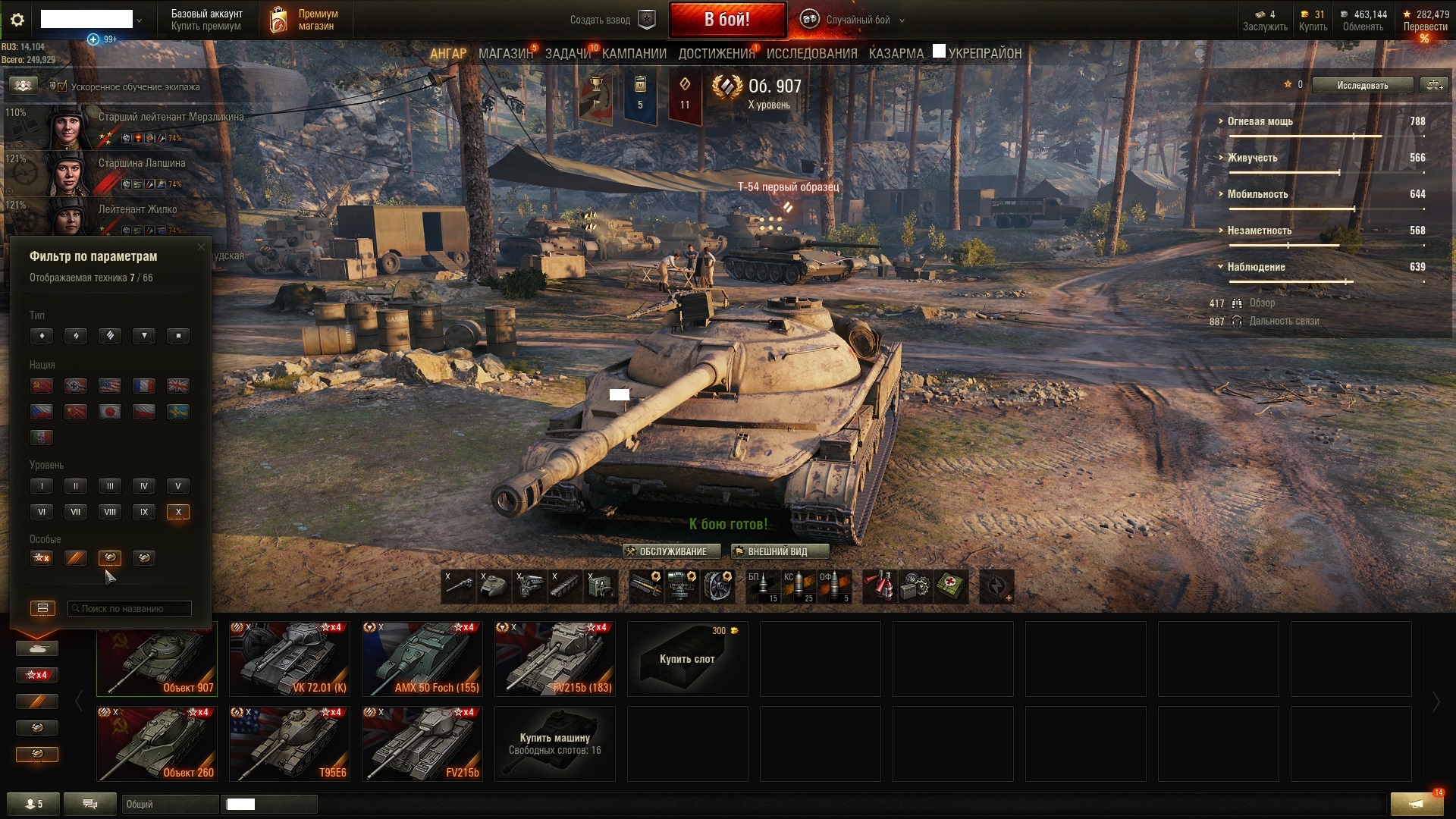This screenshot has width=1456, height=819.
Task: Select the Объект 260 tank
Action: 156,744
